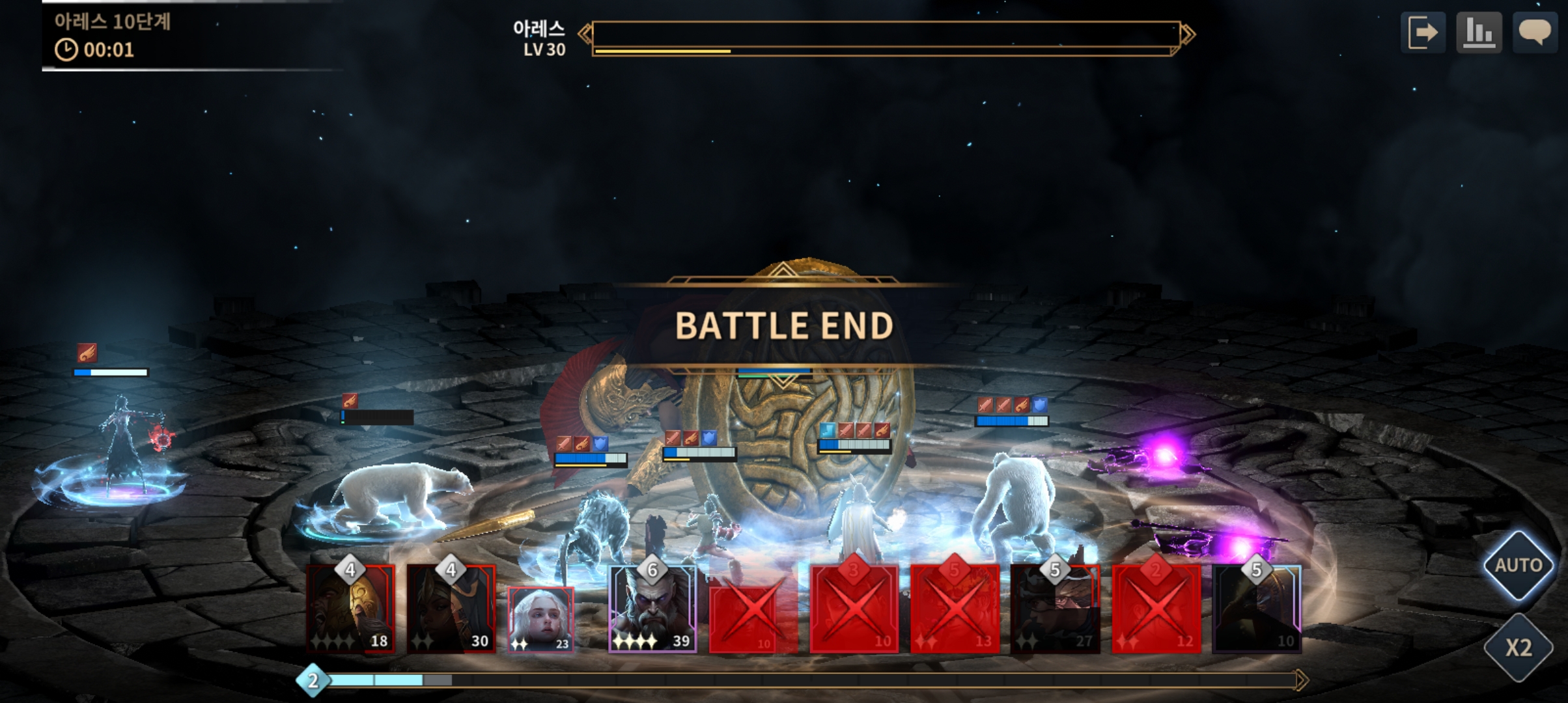The height and width of the screenshot is (703, 1568).
Task: Exit the battle using the exit arrow icon
Action: point(1423,33)
